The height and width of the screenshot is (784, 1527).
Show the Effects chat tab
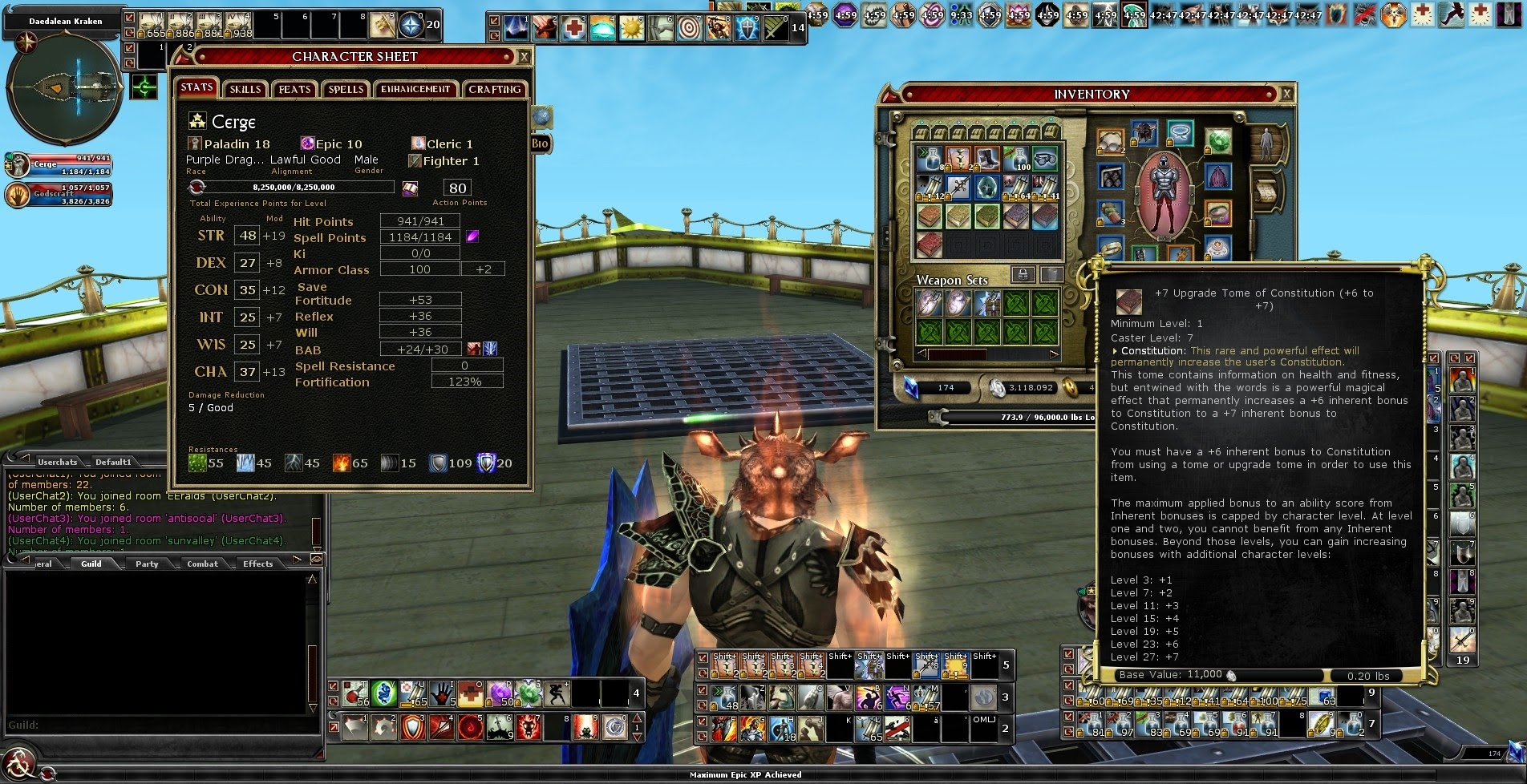click(x=257, y=564)
